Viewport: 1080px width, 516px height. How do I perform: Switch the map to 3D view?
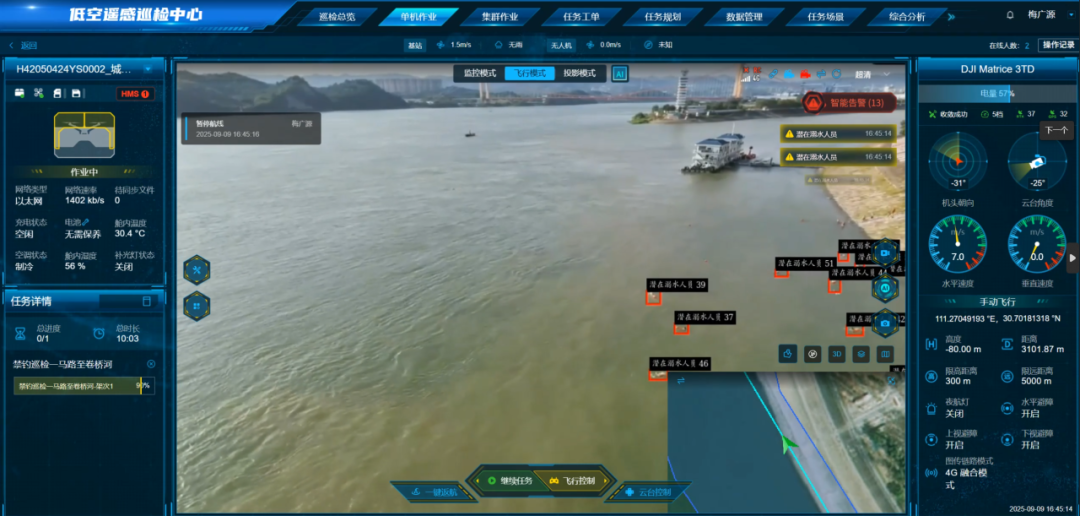pos(838,353)
